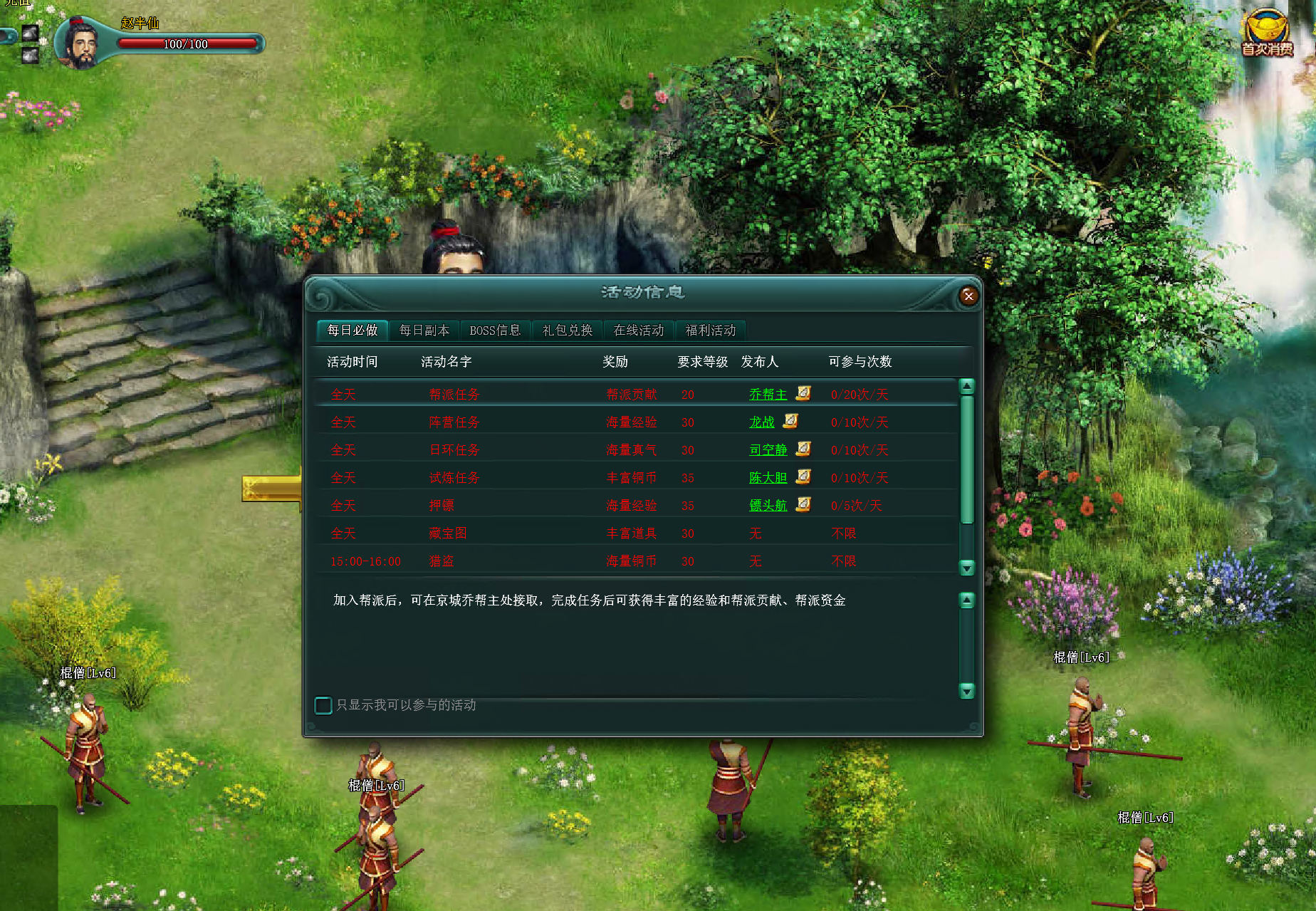The width and height of the screenshot is (1316, 911).
Task: Open the 陈大胆 publisher link
Action: (x=768, y=478)
